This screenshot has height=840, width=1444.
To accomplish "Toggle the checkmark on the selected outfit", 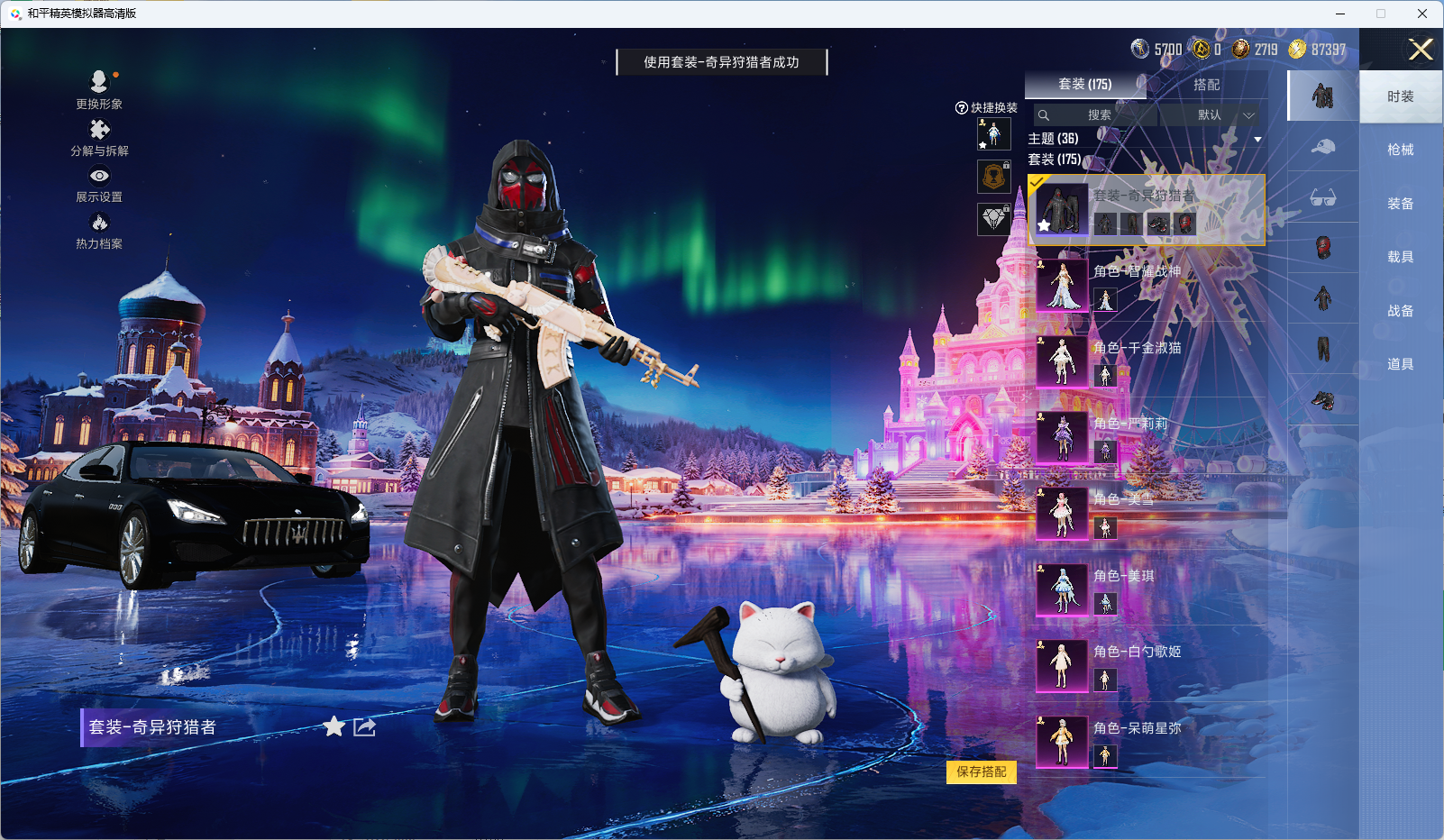I will point(1037,180).
